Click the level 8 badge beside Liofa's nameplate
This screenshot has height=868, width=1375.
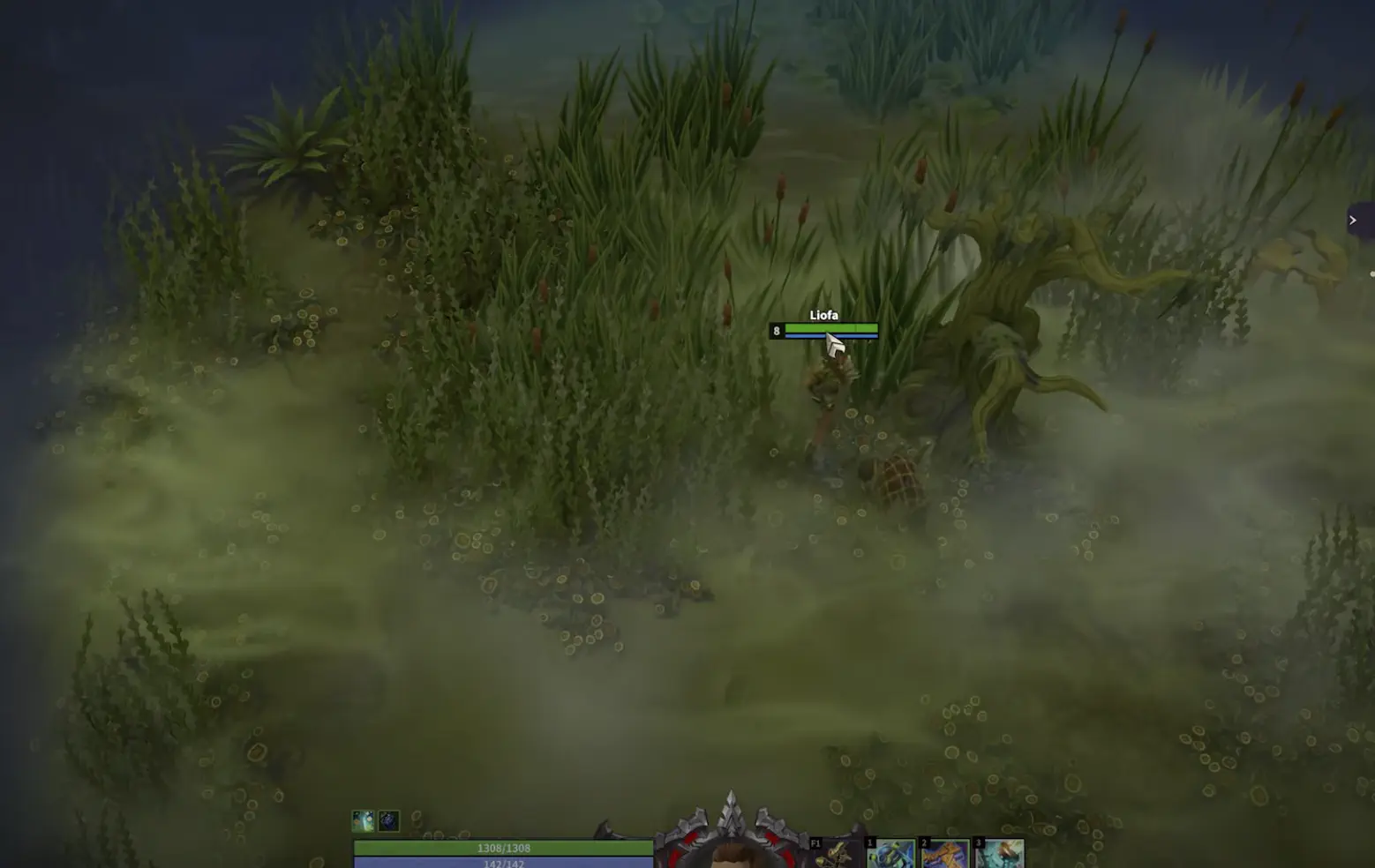coord(776,330)
